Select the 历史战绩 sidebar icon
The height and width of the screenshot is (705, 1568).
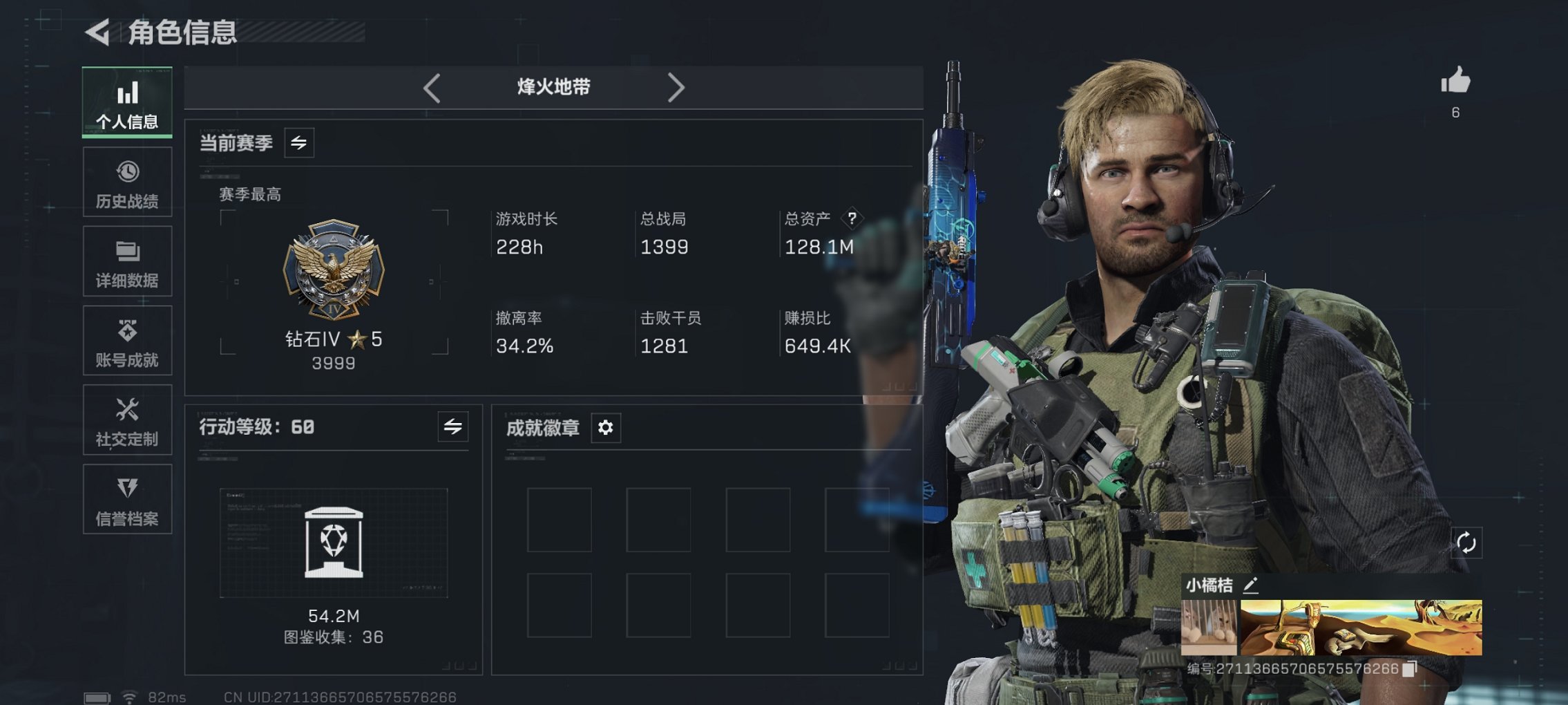(126, 182)
